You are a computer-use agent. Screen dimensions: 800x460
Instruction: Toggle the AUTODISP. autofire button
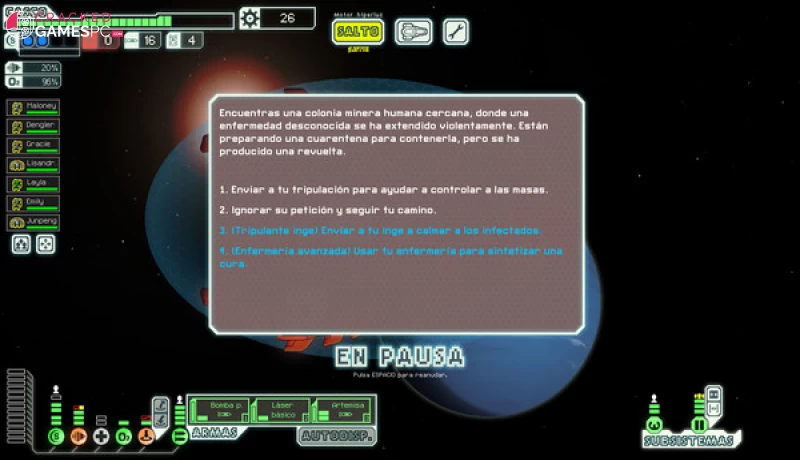pos(336,436)
